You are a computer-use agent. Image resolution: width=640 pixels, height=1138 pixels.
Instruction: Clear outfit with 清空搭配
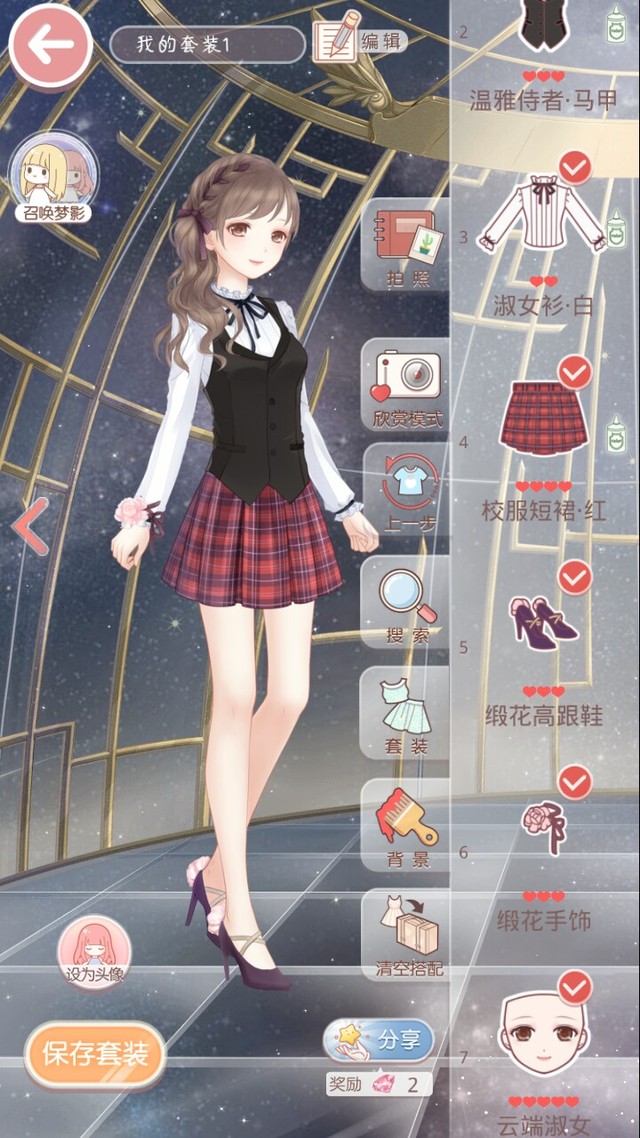[405, 935]
